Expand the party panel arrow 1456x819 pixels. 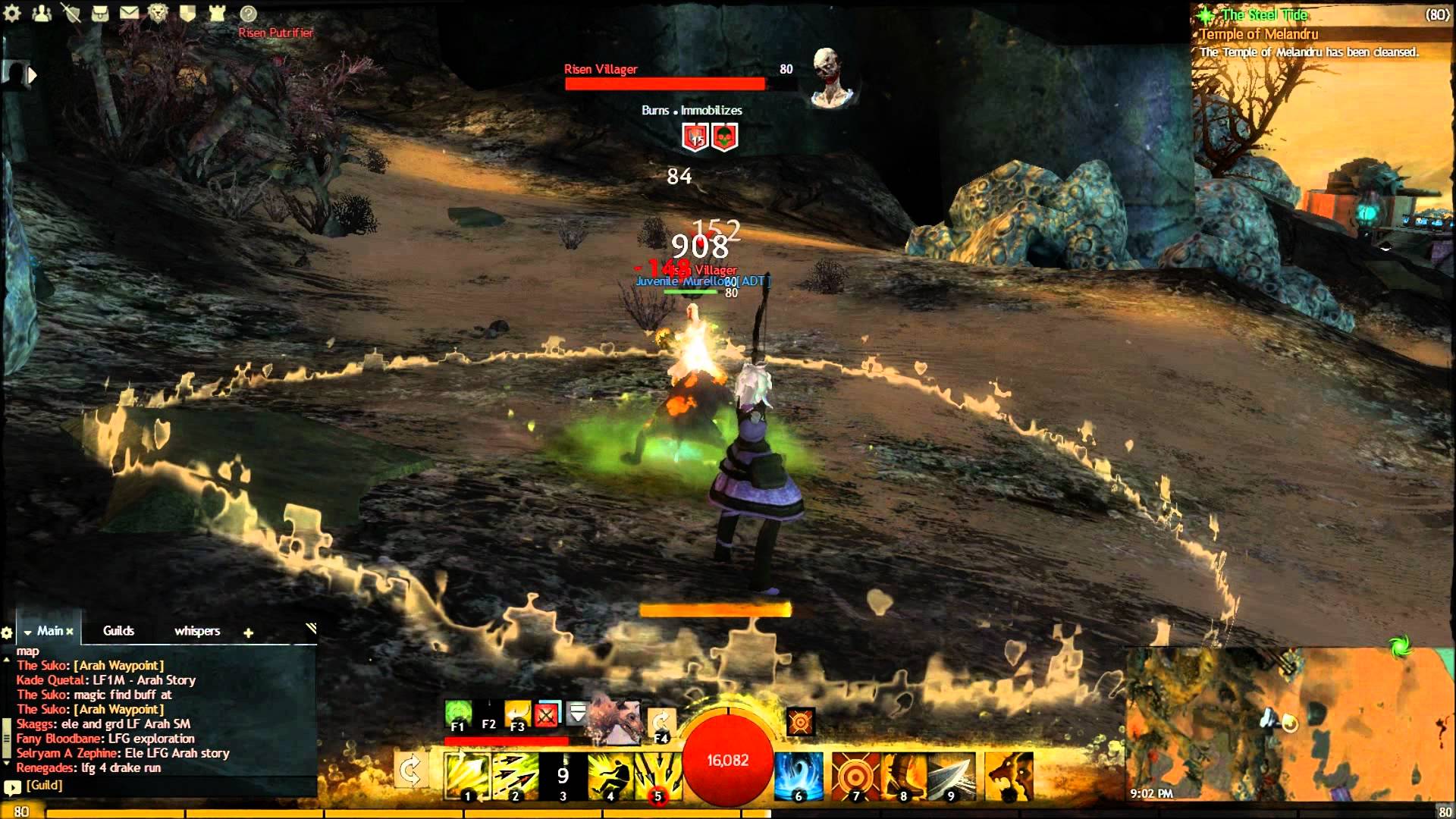[32, 75]
